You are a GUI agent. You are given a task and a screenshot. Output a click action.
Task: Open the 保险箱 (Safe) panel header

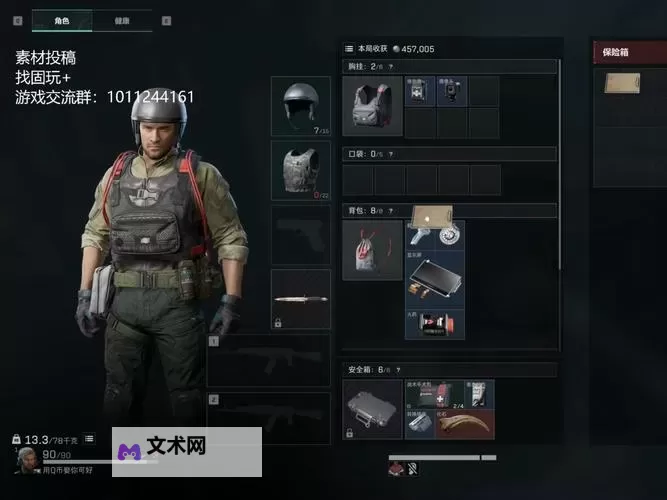pyautogui.click(x=630, y=52)
